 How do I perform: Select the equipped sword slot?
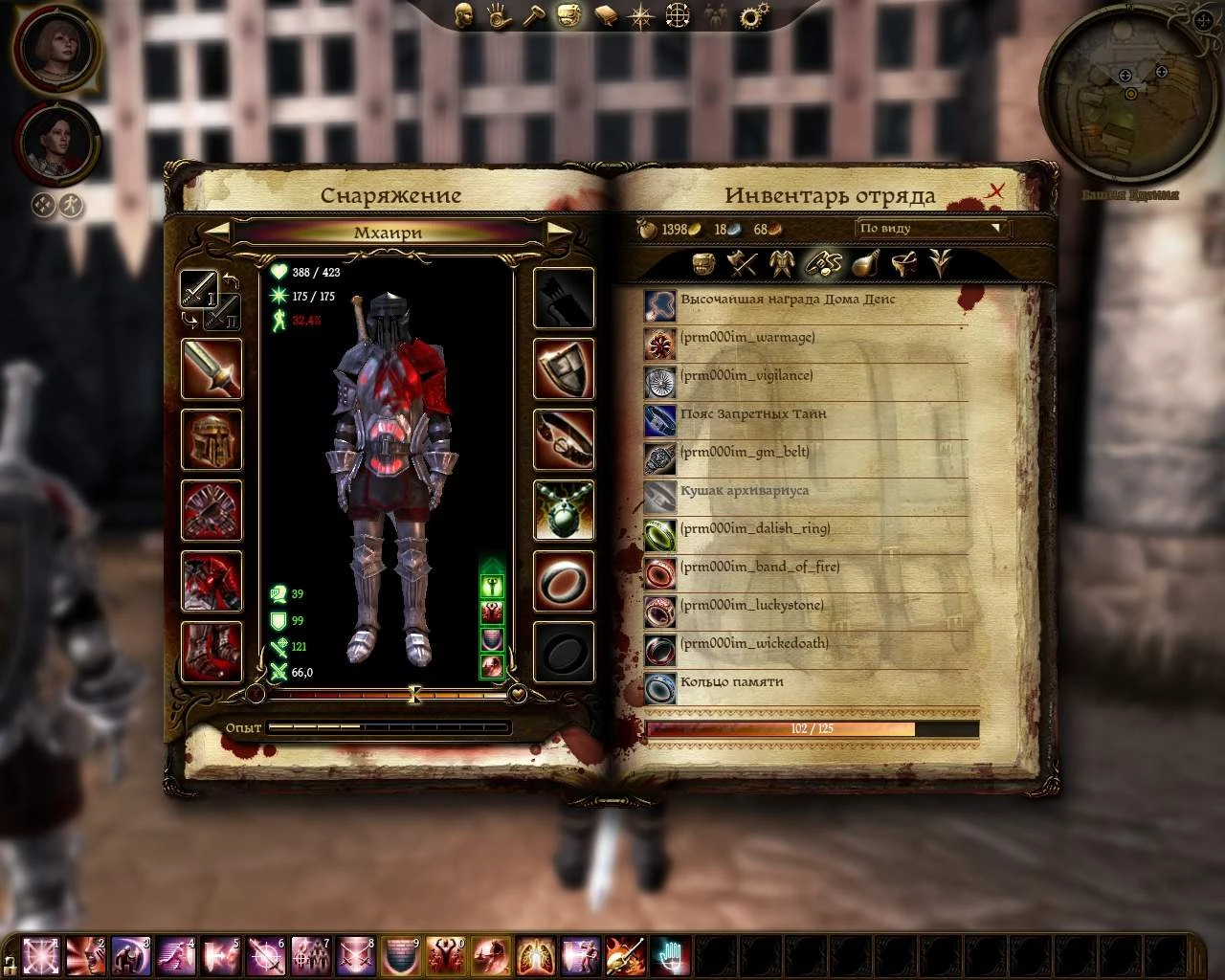211,371
